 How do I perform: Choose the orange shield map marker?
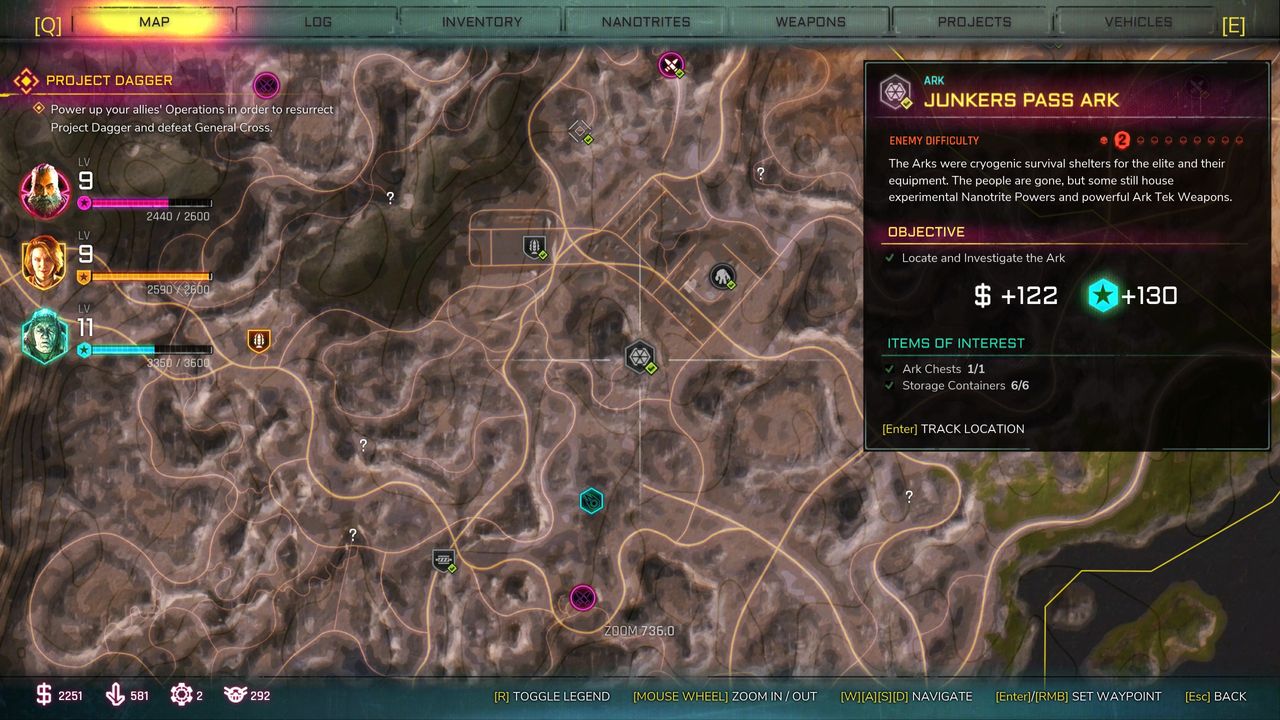pyautogui.click(x=259, y=341)
